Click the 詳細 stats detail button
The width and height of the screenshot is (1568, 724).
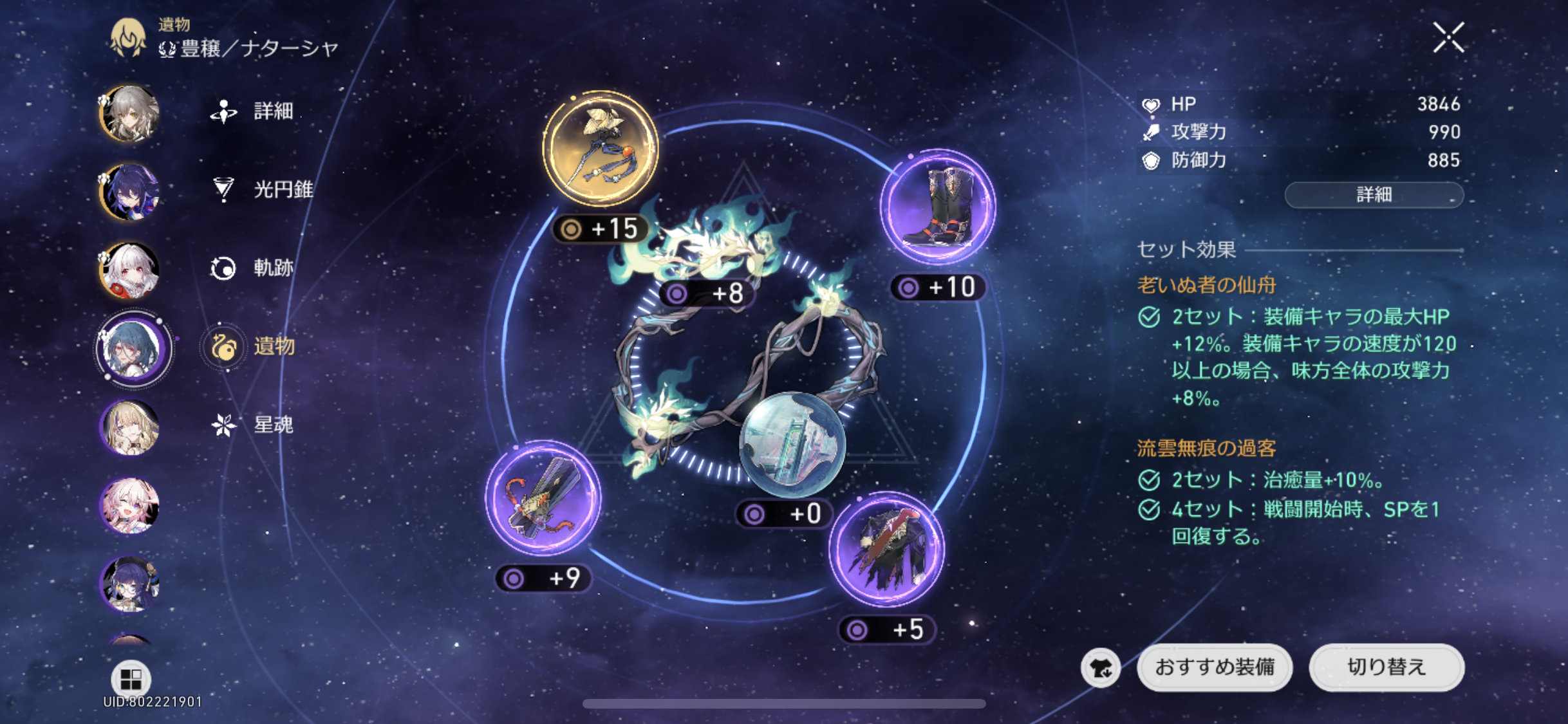[x=1374, y=194]
